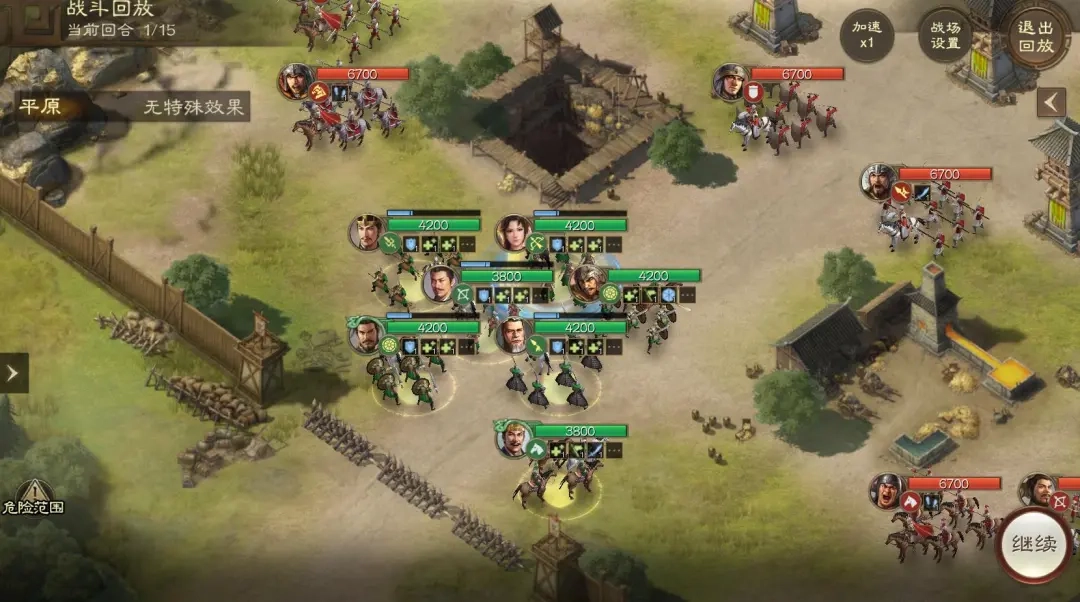The height and width of the screenshot is (602, 1080).
Task: Collapse the right side panel arrow
Action: 1051,103
